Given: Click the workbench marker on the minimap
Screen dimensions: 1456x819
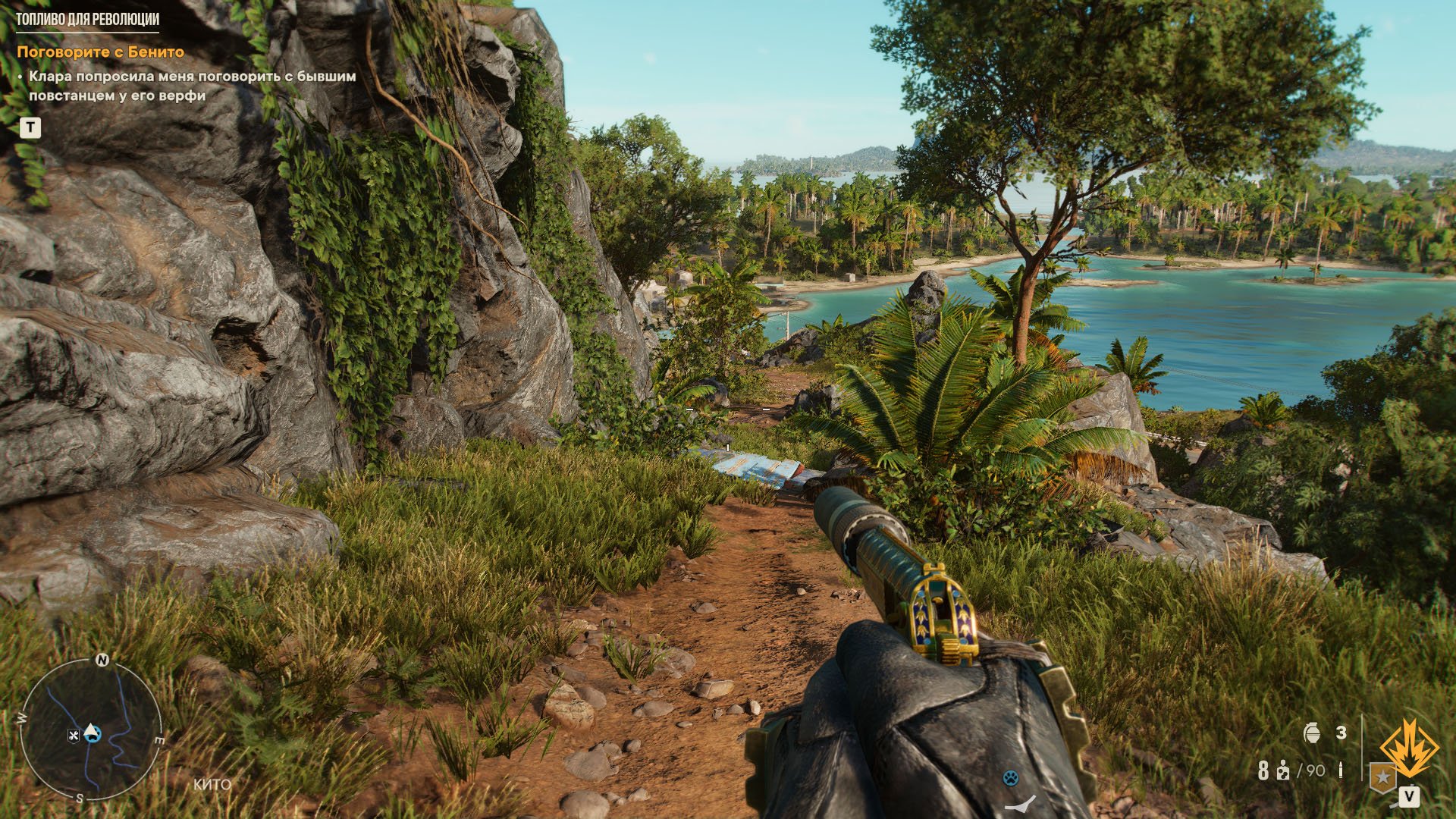Looking at the screenshot, I should click(x=74, y=735).
